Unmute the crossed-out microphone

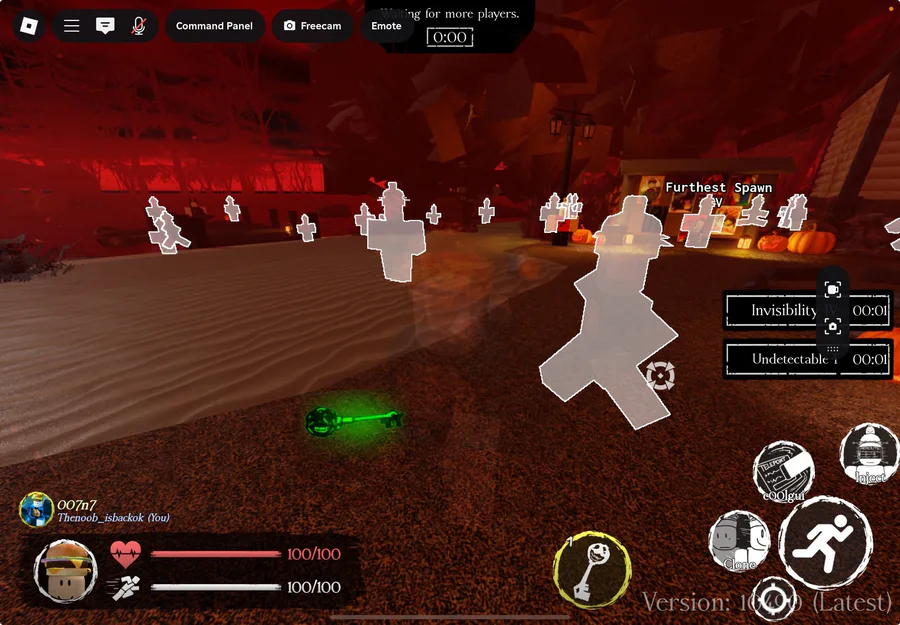[138, 26]
